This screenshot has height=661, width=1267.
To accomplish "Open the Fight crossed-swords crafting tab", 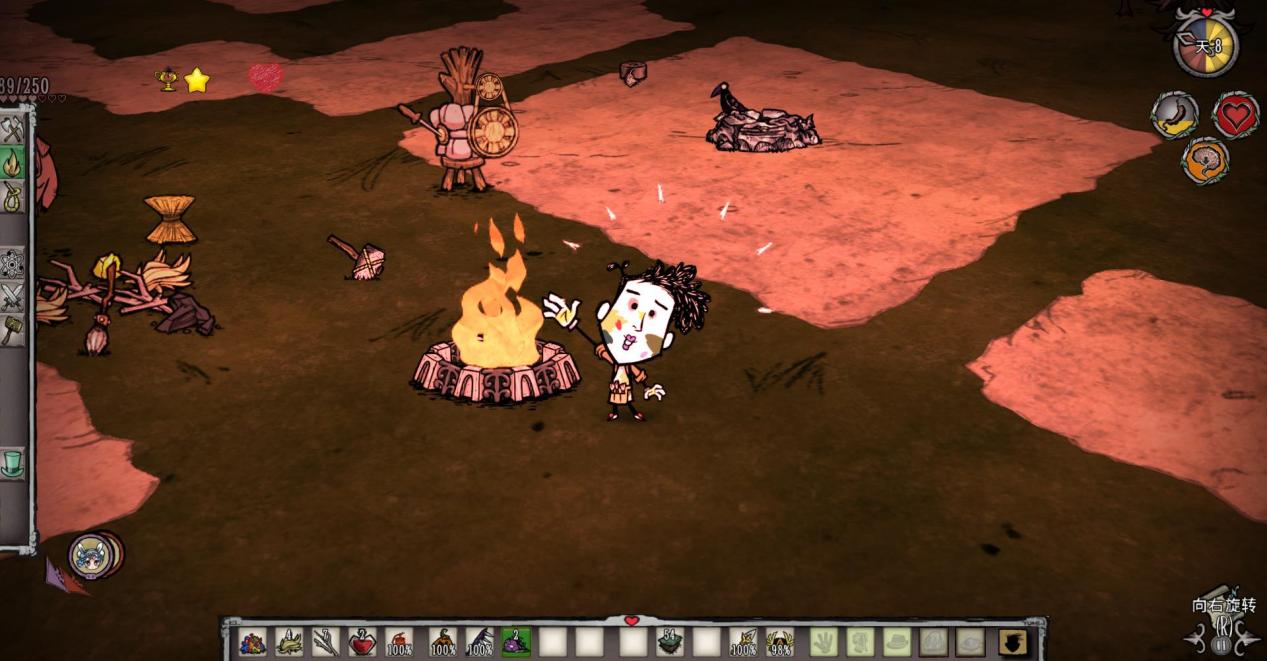I will click(12, 296).
